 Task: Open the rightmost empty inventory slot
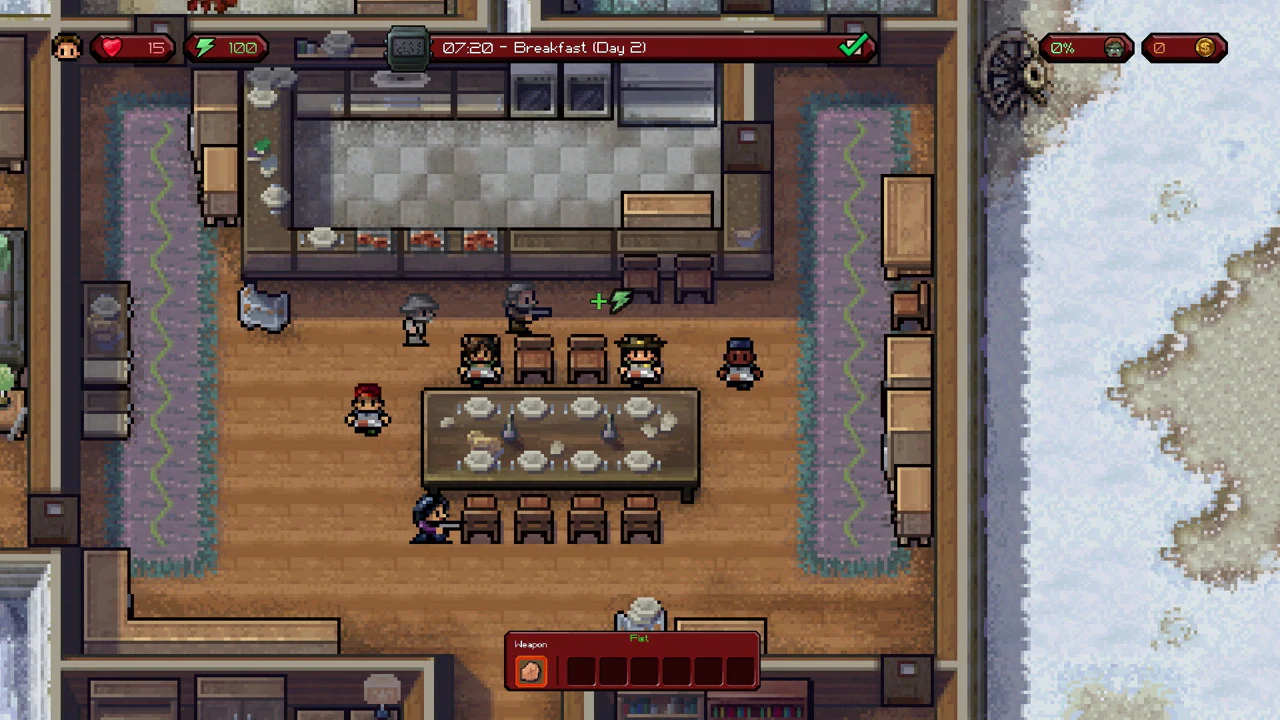[739, 670]
